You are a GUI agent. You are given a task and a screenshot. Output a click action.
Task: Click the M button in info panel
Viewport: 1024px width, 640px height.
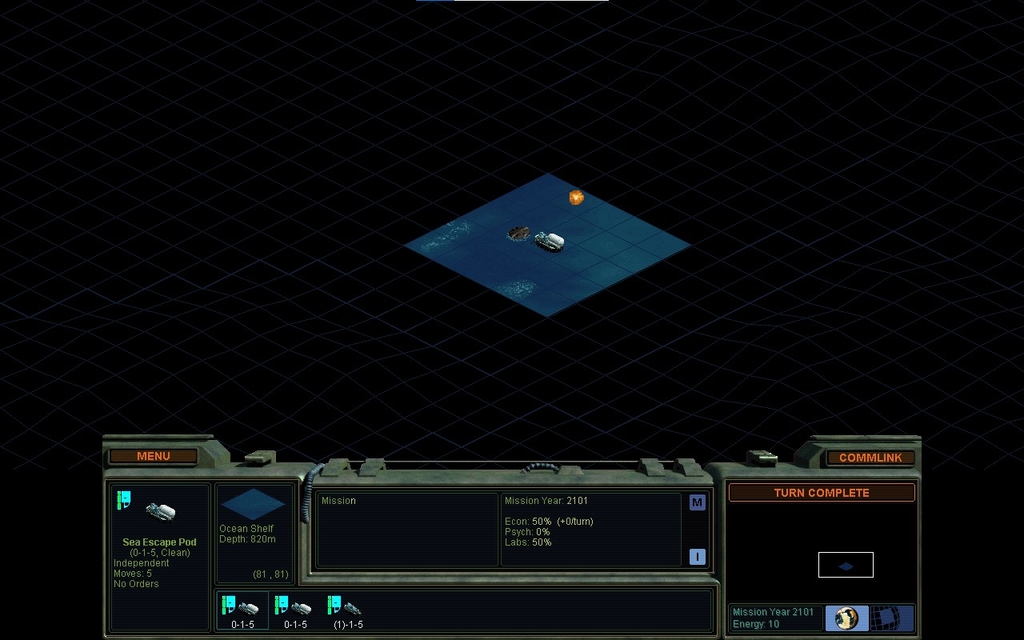pyautogui.click(x=697, y=502)
